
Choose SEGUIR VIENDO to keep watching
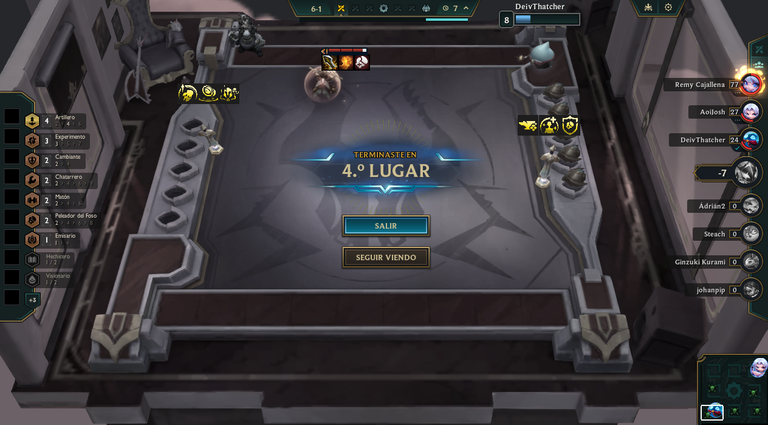[x=385, y=257]
